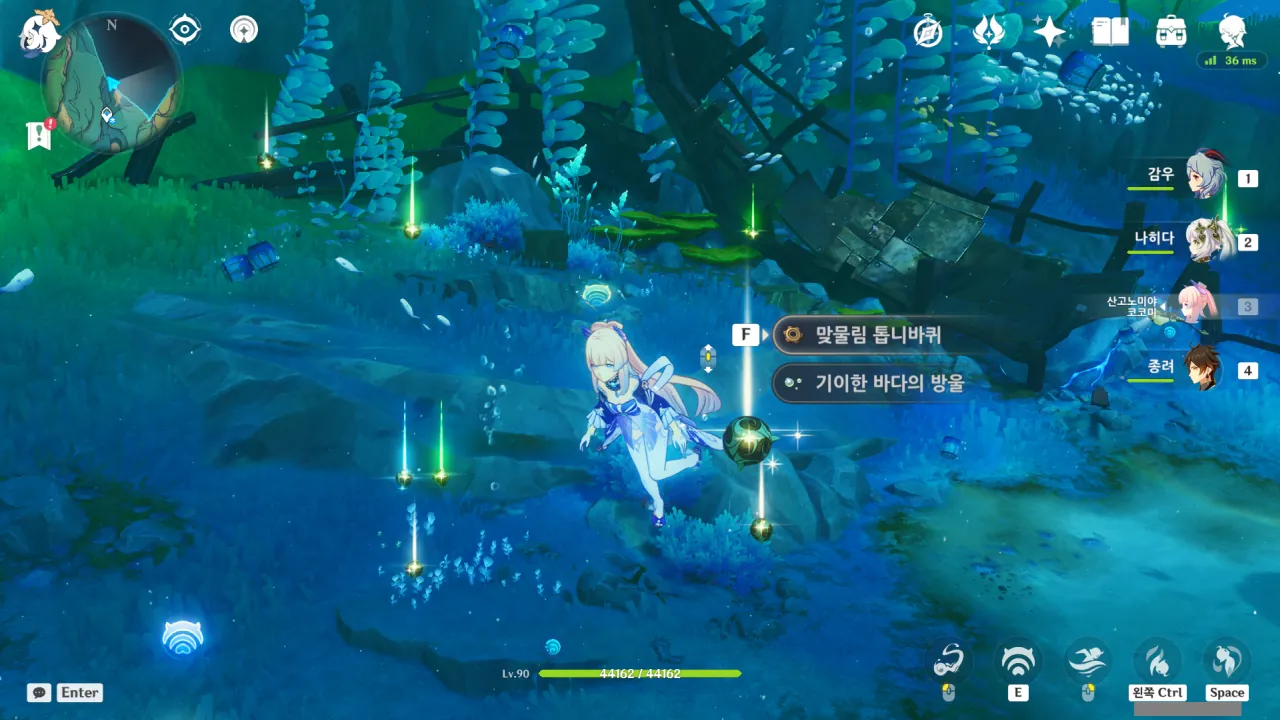Use the swimmer over waves ability
The image size is (1280, 720).
pos(1087,660)
